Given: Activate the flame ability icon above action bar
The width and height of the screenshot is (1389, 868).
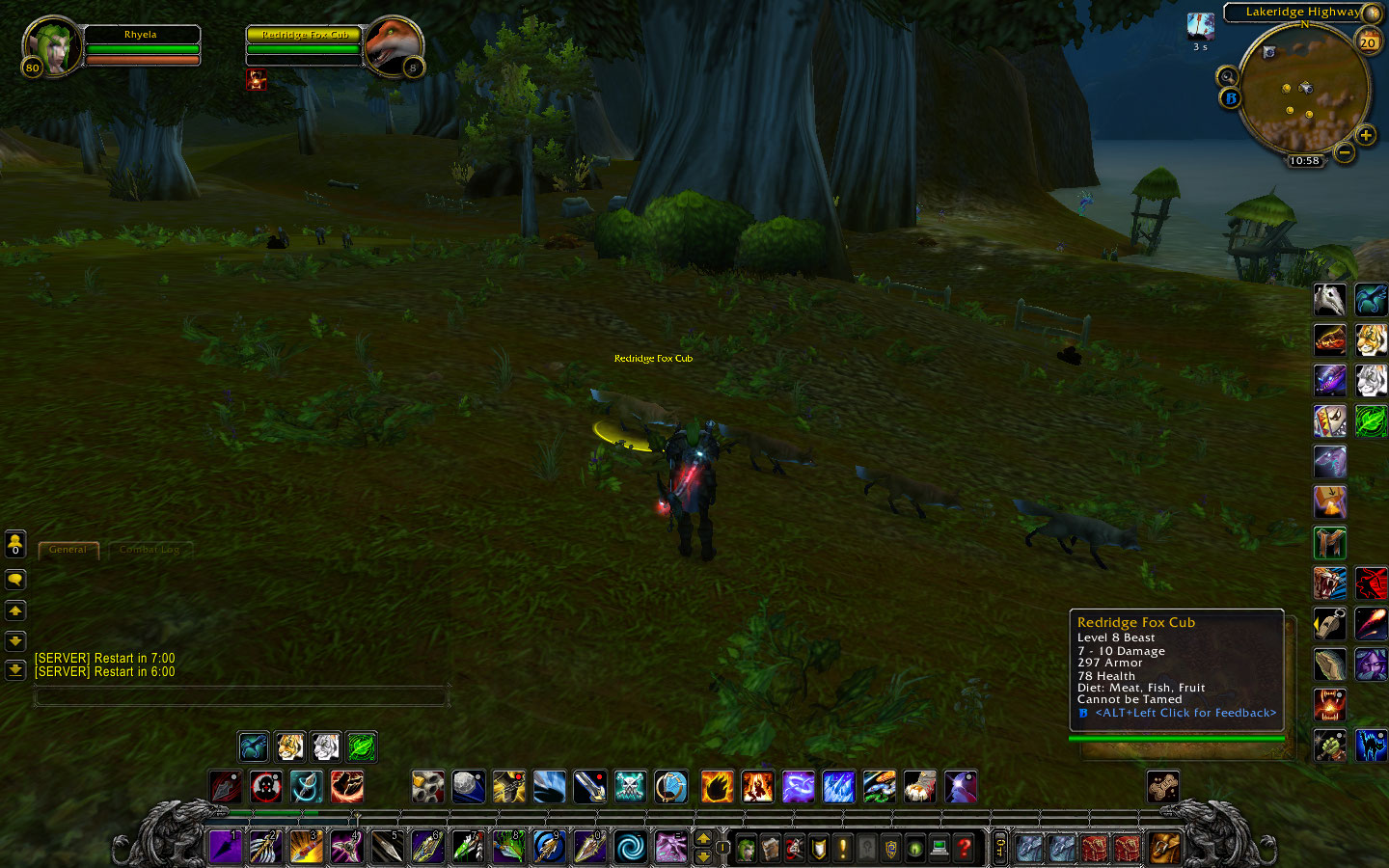Looking at the screenshot, I should (x=717, y=787).
